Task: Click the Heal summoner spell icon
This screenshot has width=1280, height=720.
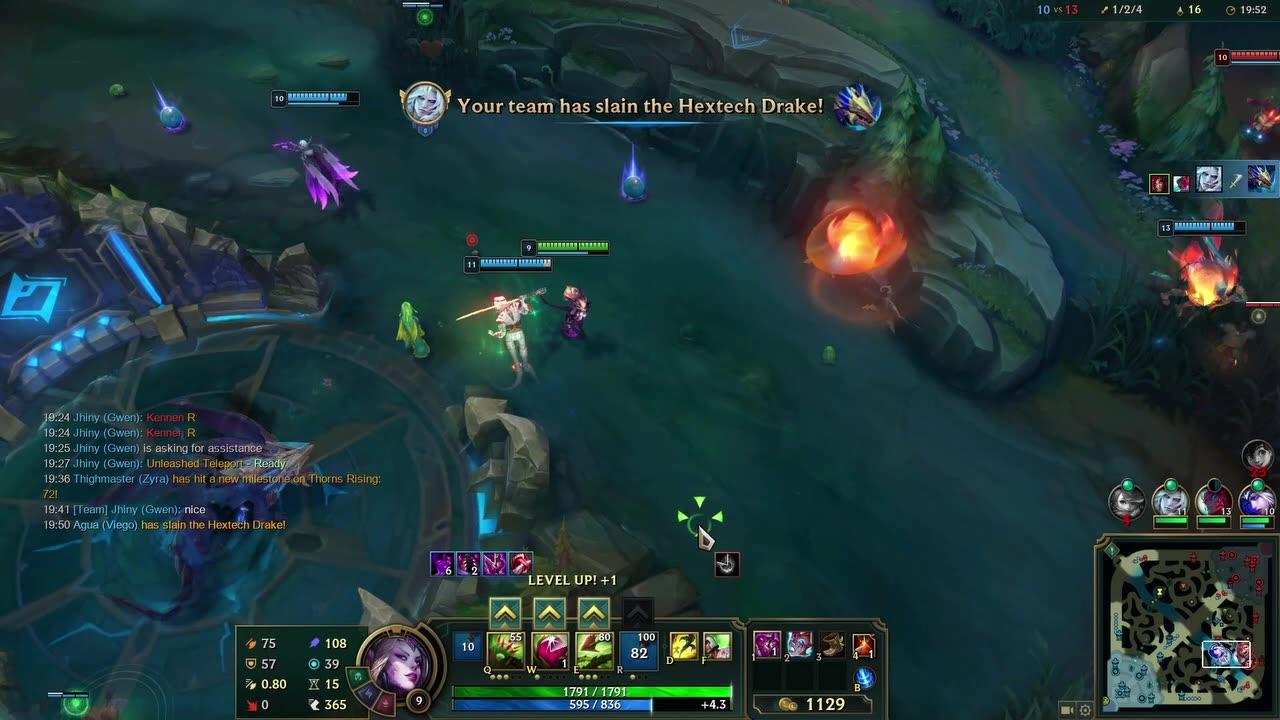Action: tap(718, 646)
